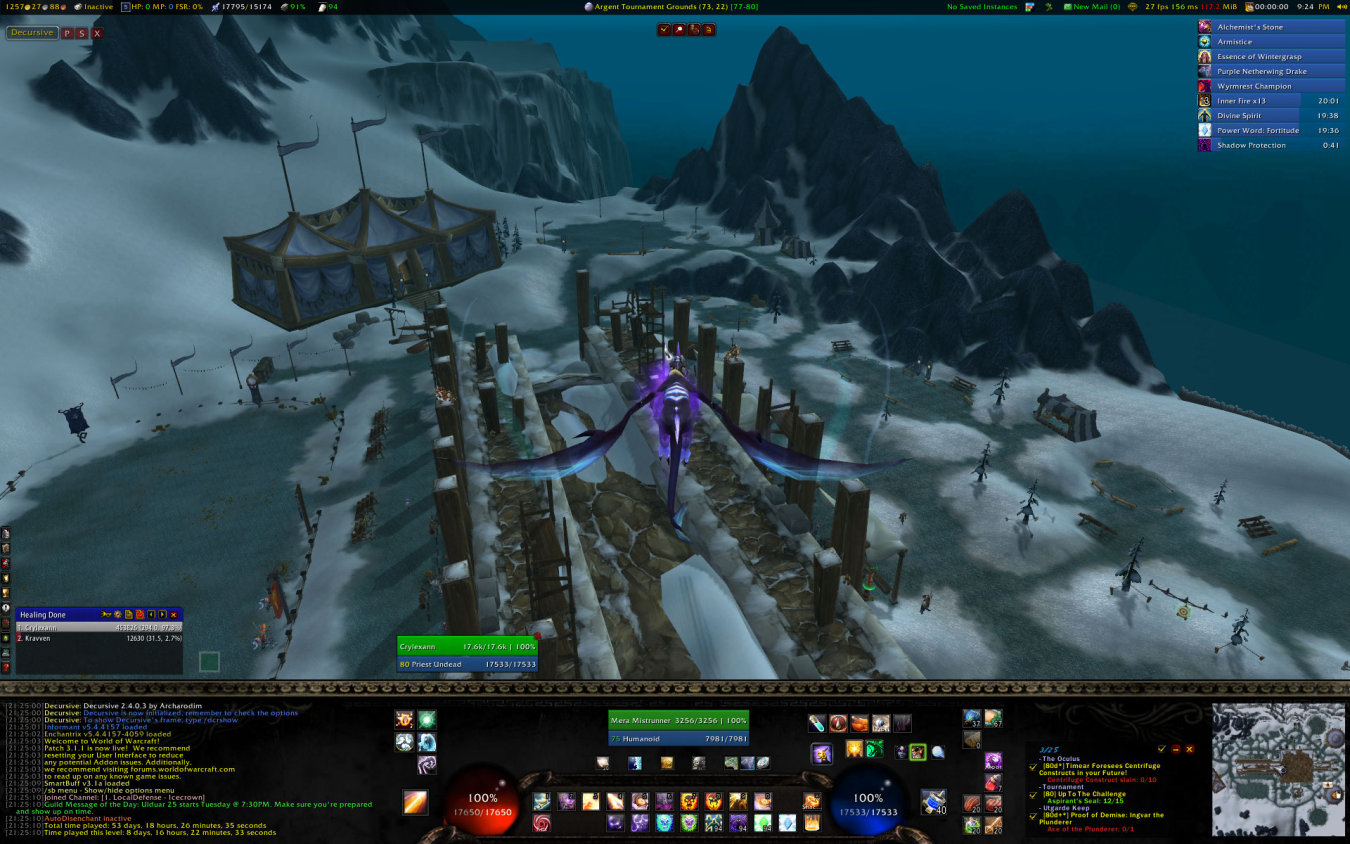Image resolution: width=1350 pixels, height=844 pixels.
Task: Close the quest tracker with X
Action: (1190, 749)
